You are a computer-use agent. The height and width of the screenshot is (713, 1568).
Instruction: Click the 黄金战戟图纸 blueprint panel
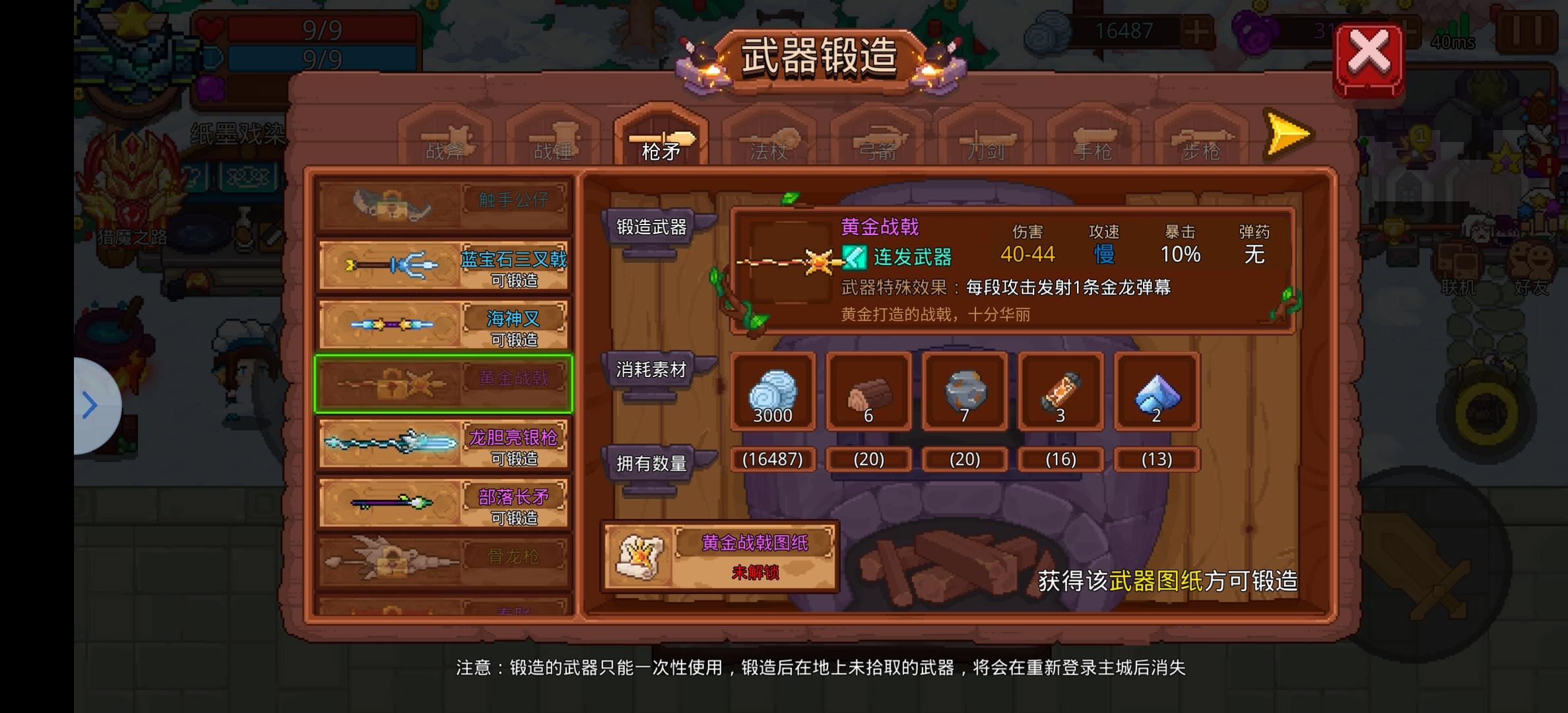pyautogui.click(x=719, y=557)
